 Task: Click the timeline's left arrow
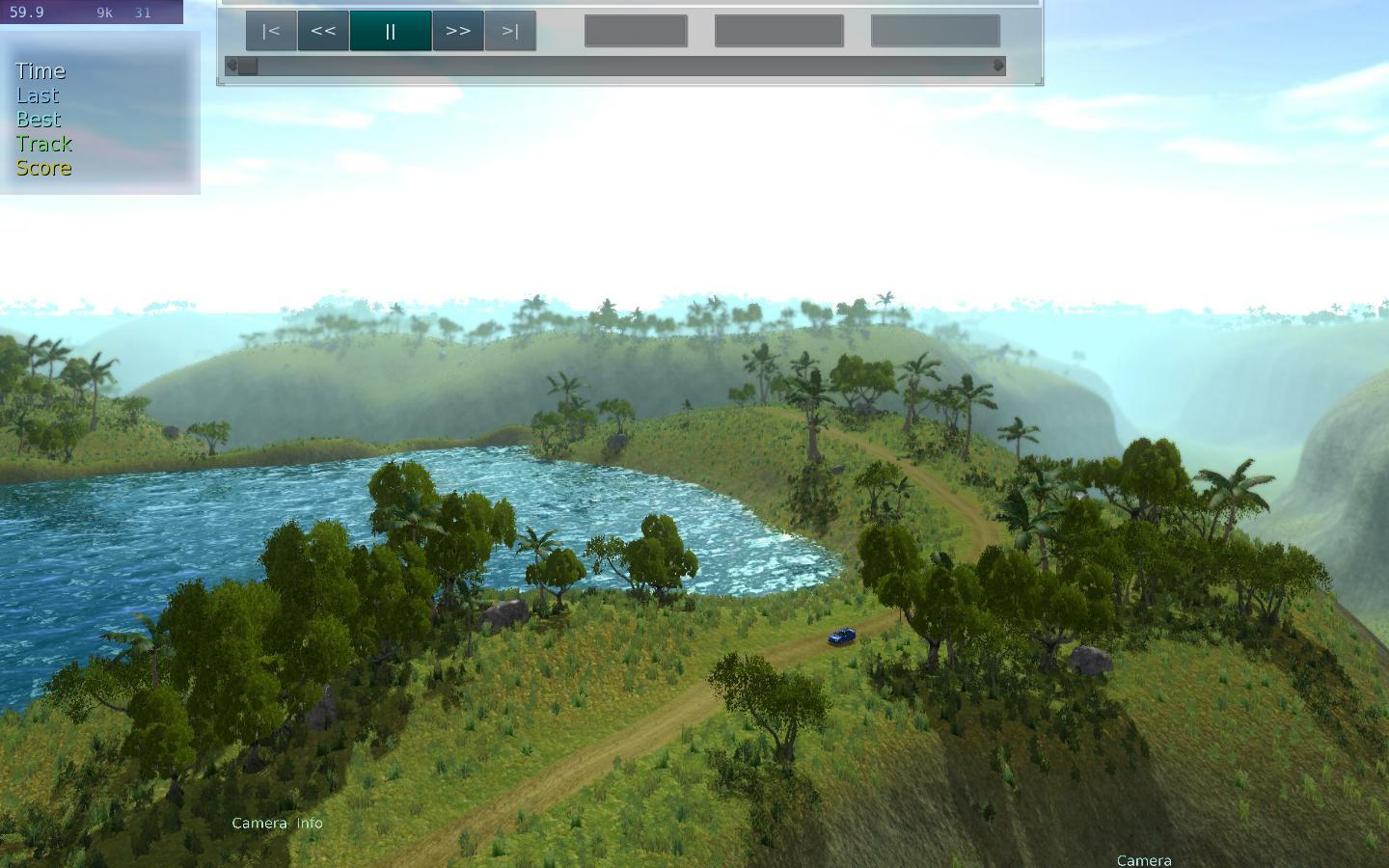pos(231,66)
